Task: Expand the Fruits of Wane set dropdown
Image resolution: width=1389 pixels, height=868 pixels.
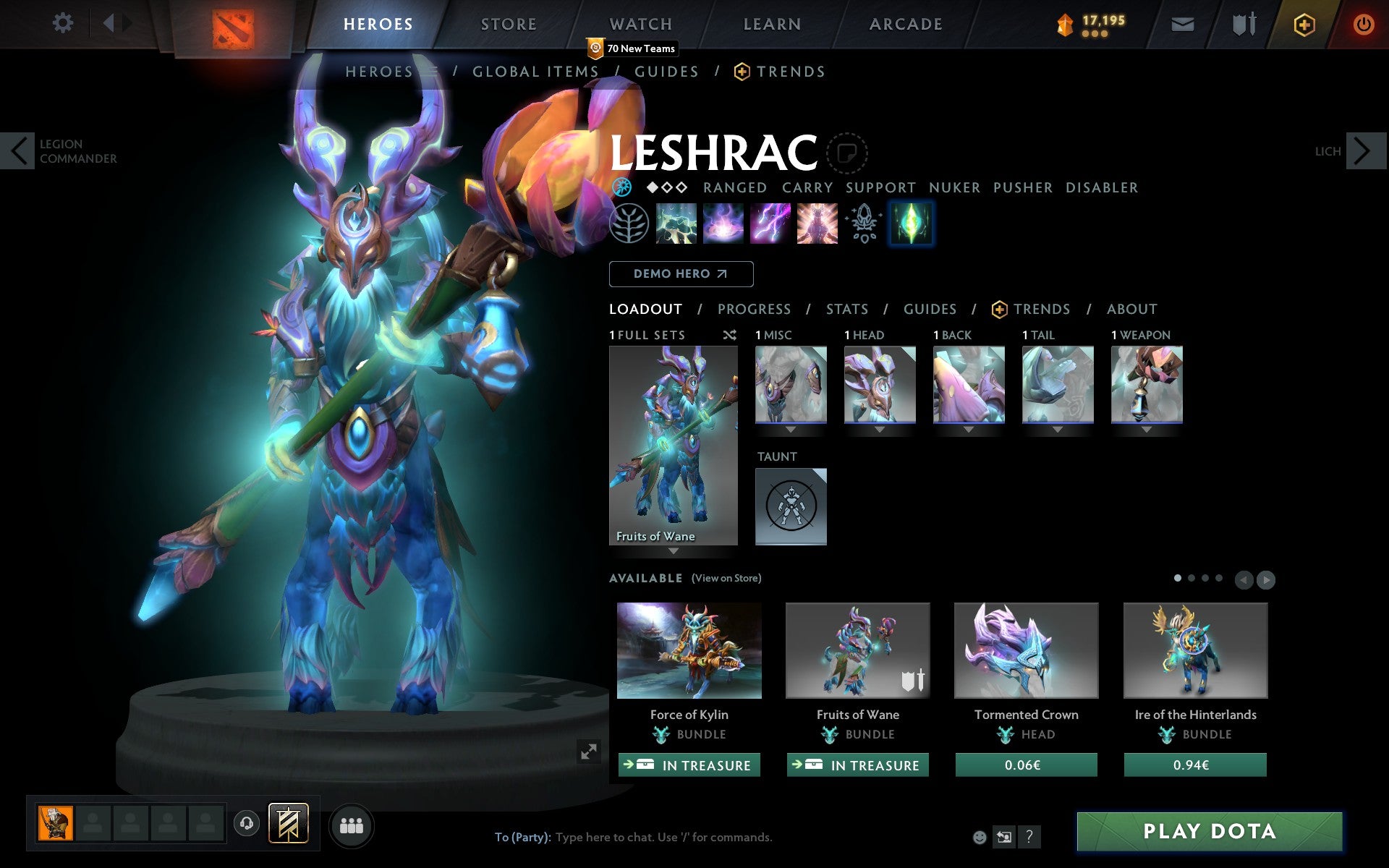Action: 674,550
